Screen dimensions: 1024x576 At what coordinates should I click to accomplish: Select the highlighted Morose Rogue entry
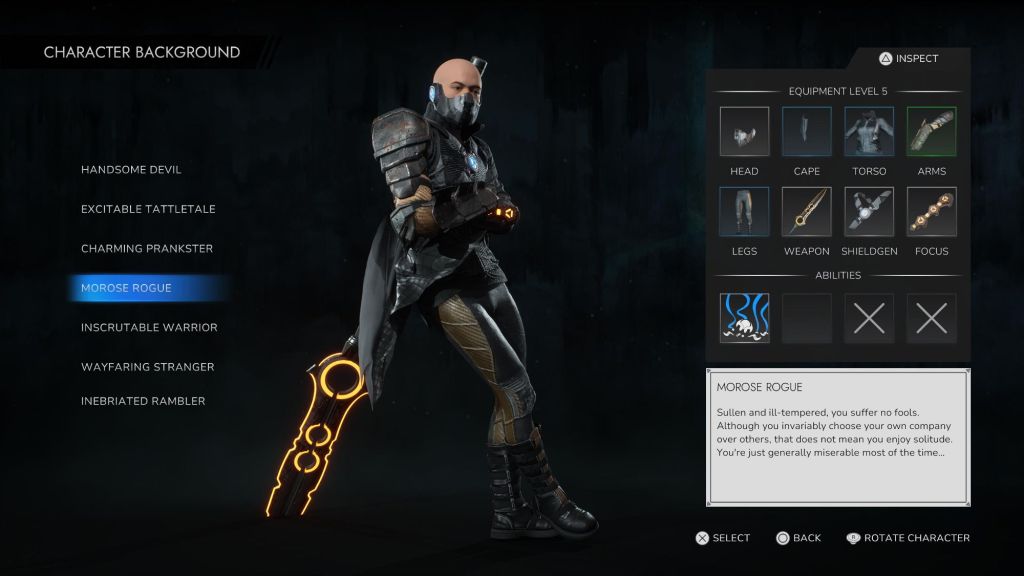coord(127,288)
